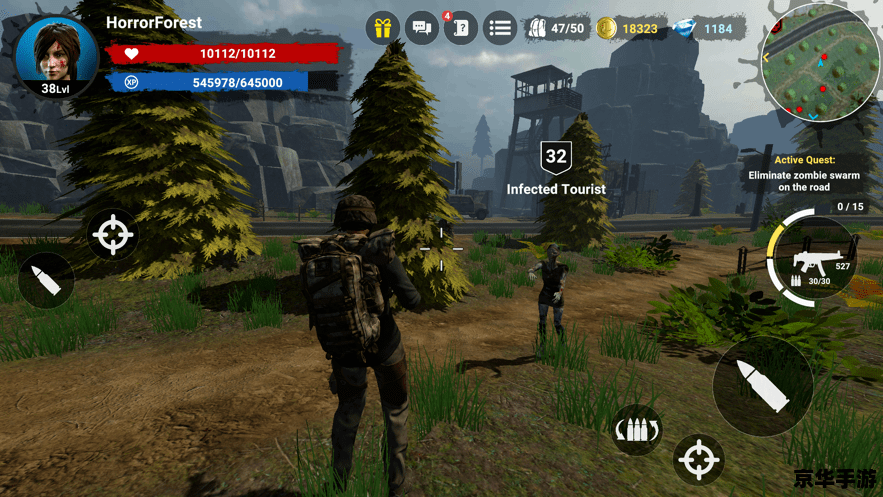Open the list menu icon
This screenshot has height=497, width=883.
click(x=500, y=28)
